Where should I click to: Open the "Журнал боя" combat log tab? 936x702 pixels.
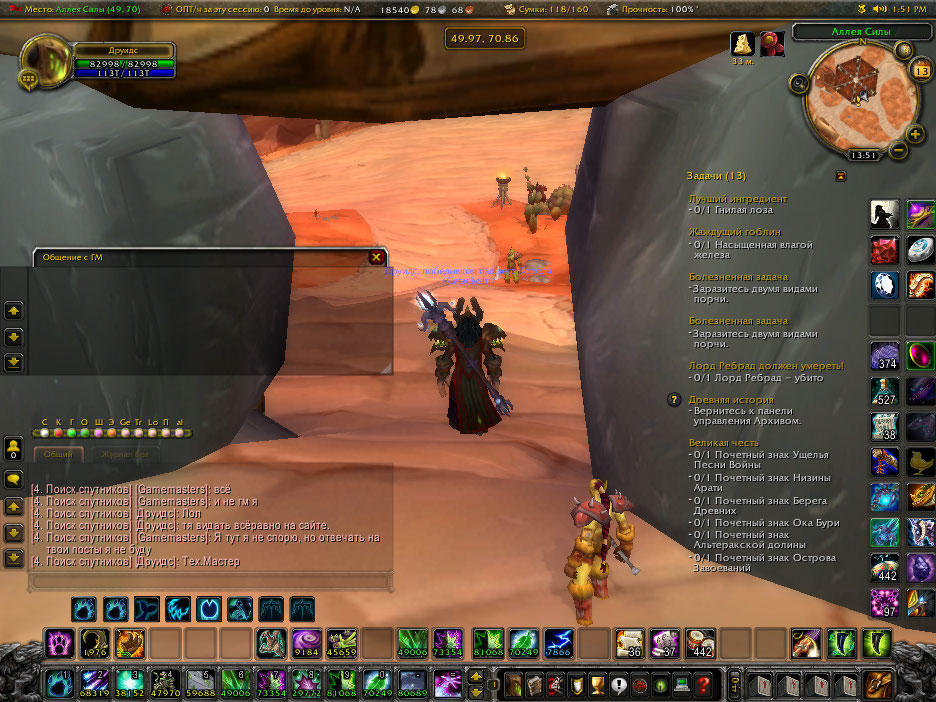pos(127,454)
